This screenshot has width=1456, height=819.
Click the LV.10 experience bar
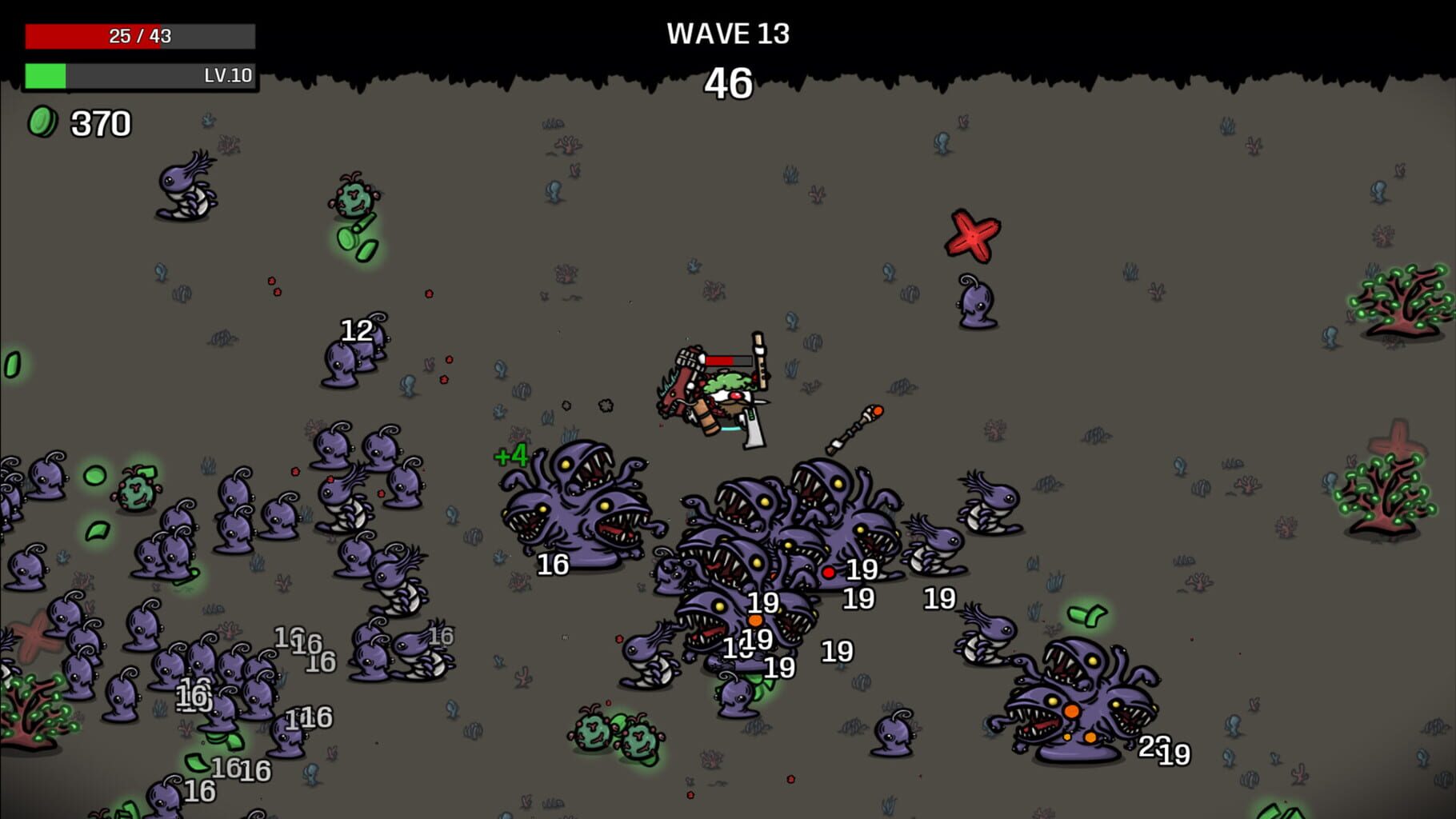[140, 78]
